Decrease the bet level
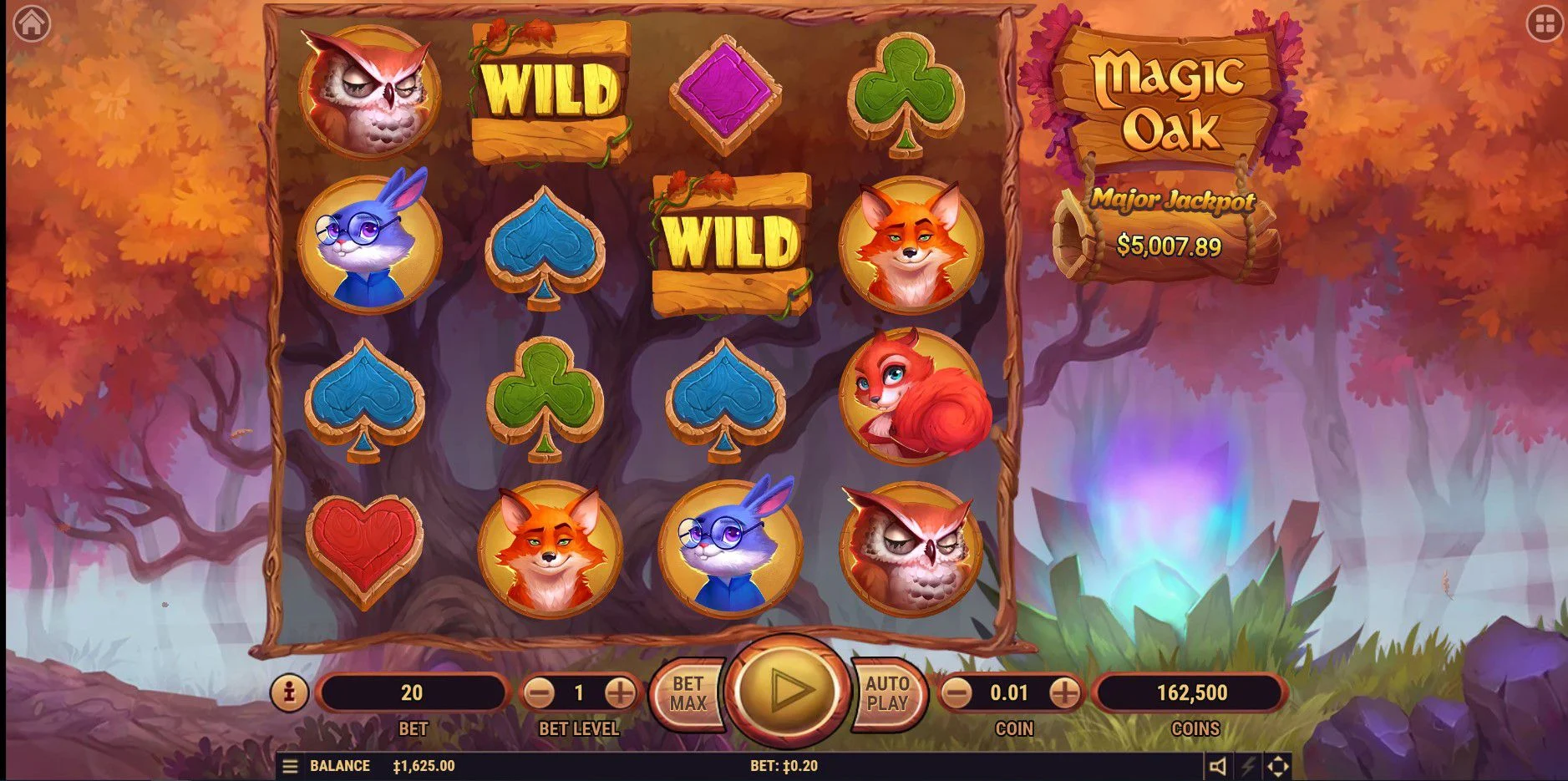This screenshot has height=781, width=1568. click(540, 692)
